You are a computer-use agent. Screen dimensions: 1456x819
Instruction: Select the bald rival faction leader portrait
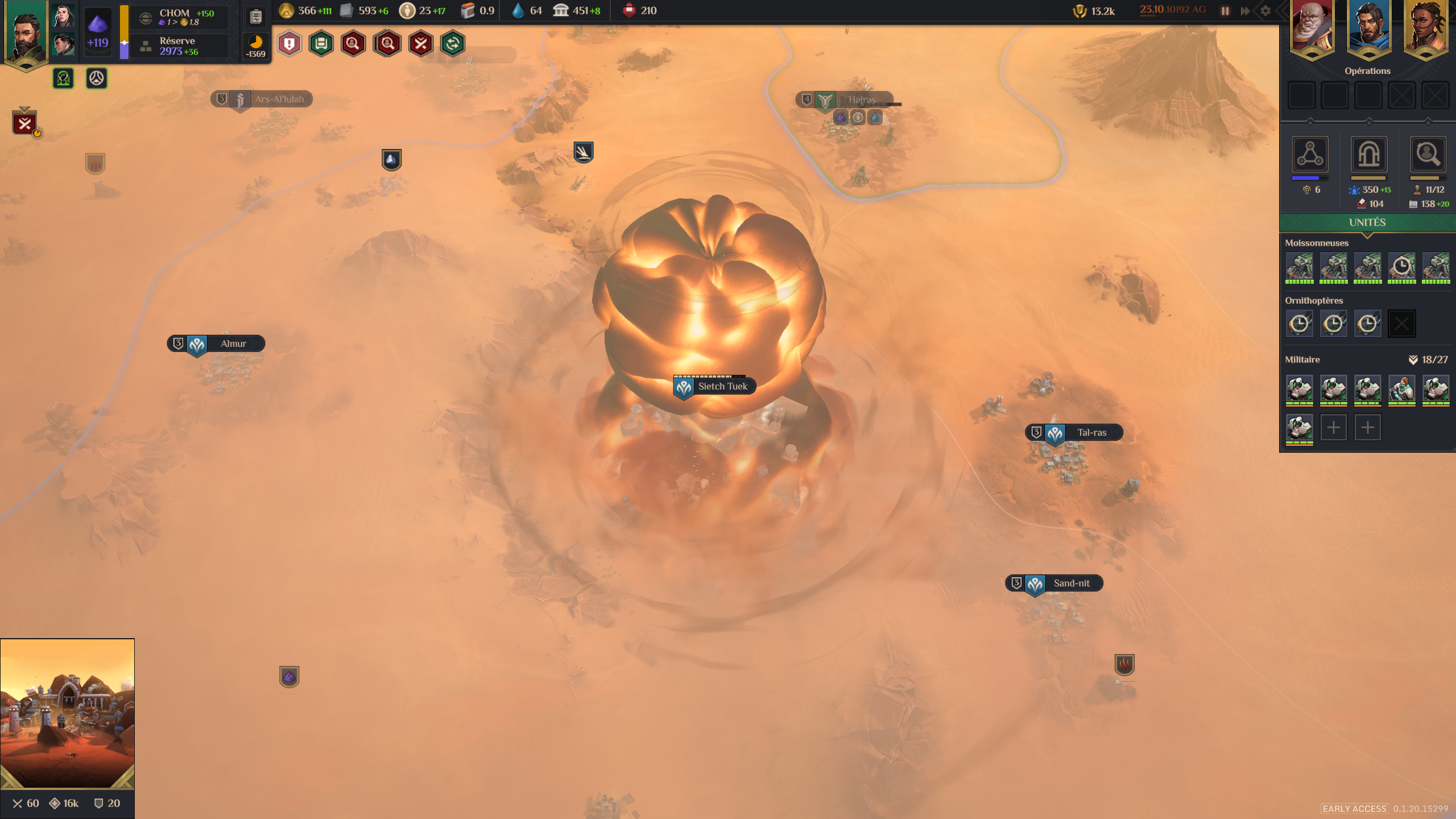point(1312,28)
